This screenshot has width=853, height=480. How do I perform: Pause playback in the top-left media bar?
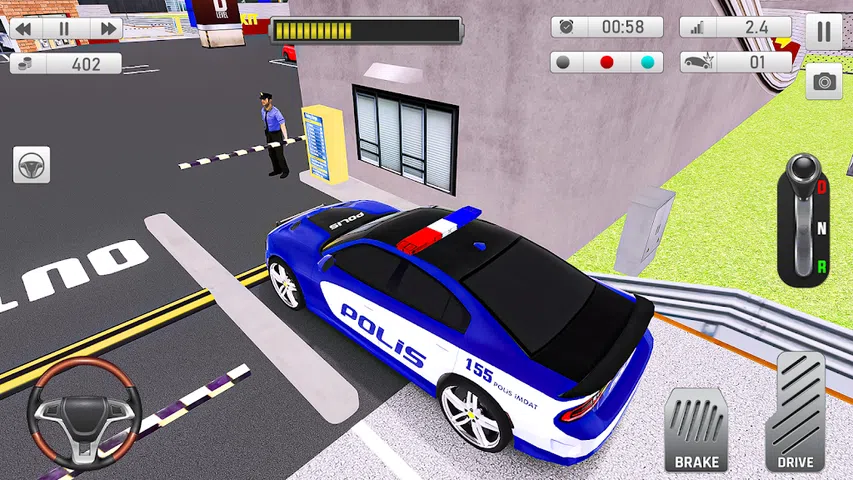(63, 29)
